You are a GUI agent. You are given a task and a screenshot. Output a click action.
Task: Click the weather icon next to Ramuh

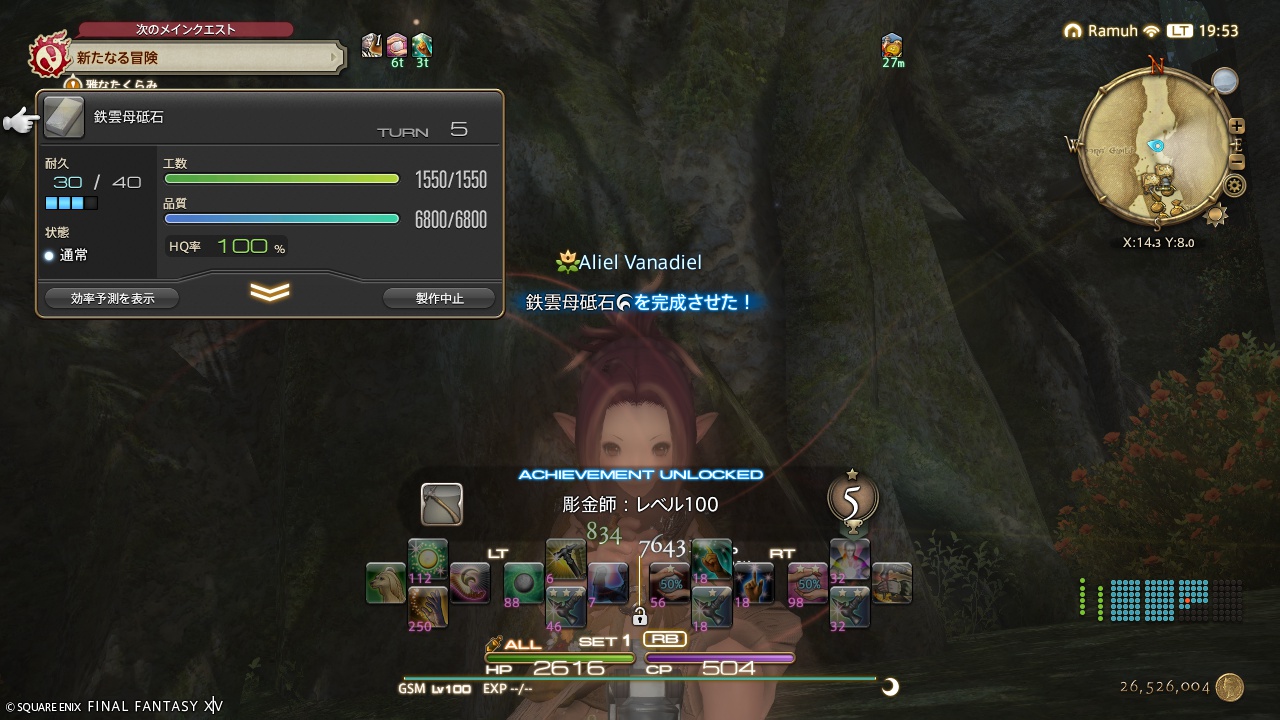tap(1150, 30)
